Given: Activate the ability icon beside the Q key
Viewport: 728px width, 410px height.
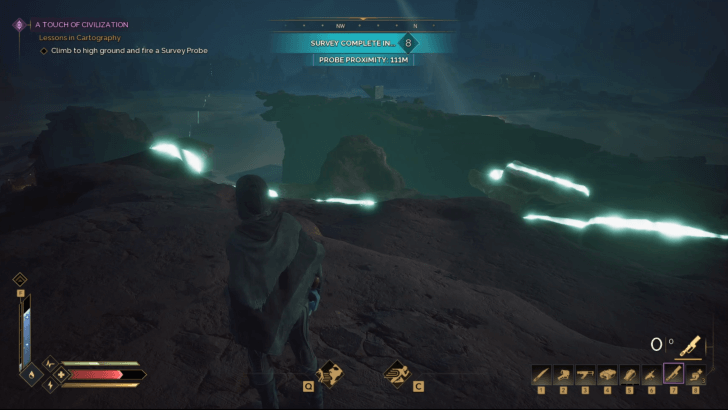Looking at the screenshot, I should pos(332,376).
